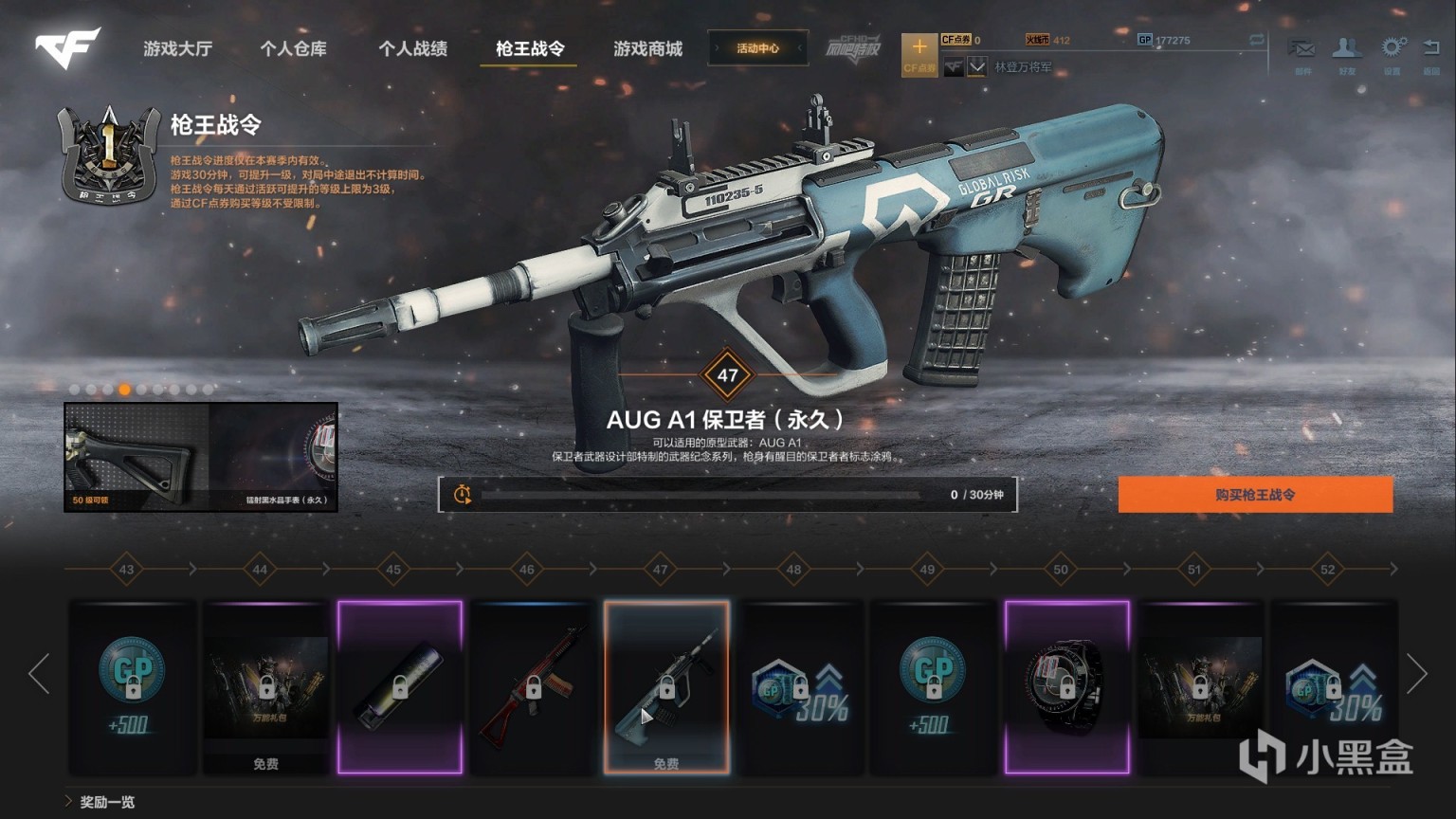The width and height of the screenshot is (1456, 819).
Task: Open the 活动中心 event center
Action: pyautogui.click(x=757, y=48)
